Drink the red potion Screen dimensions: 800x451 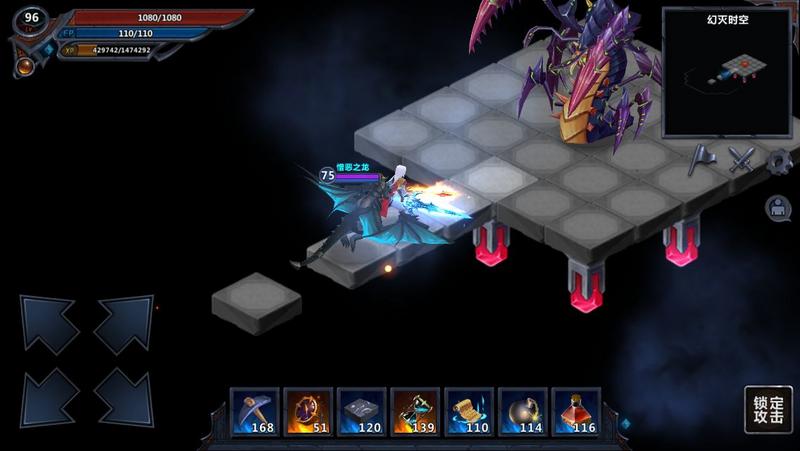576,411
